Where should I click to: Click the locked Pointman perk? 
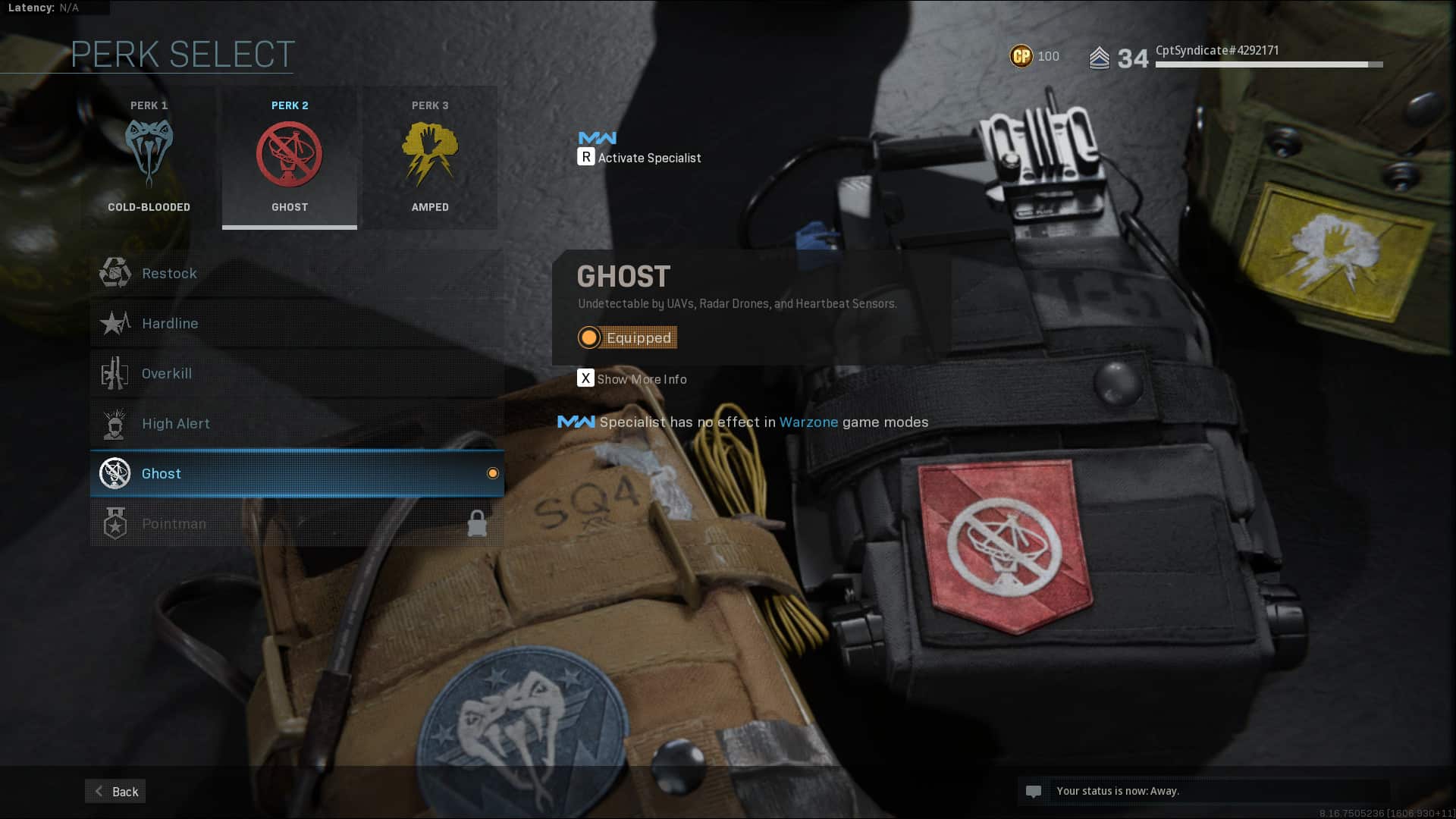(x=297, y=524)
